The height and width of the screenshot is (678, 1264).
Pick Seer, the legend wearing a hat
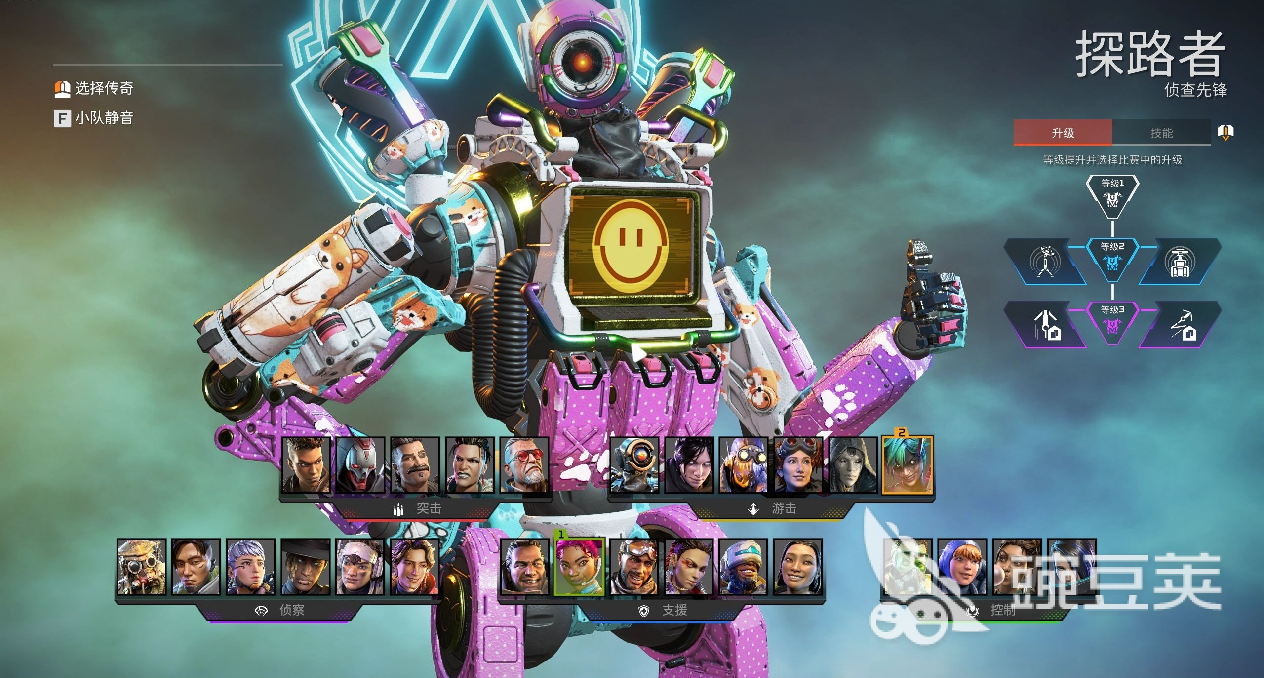coord(305,567)
